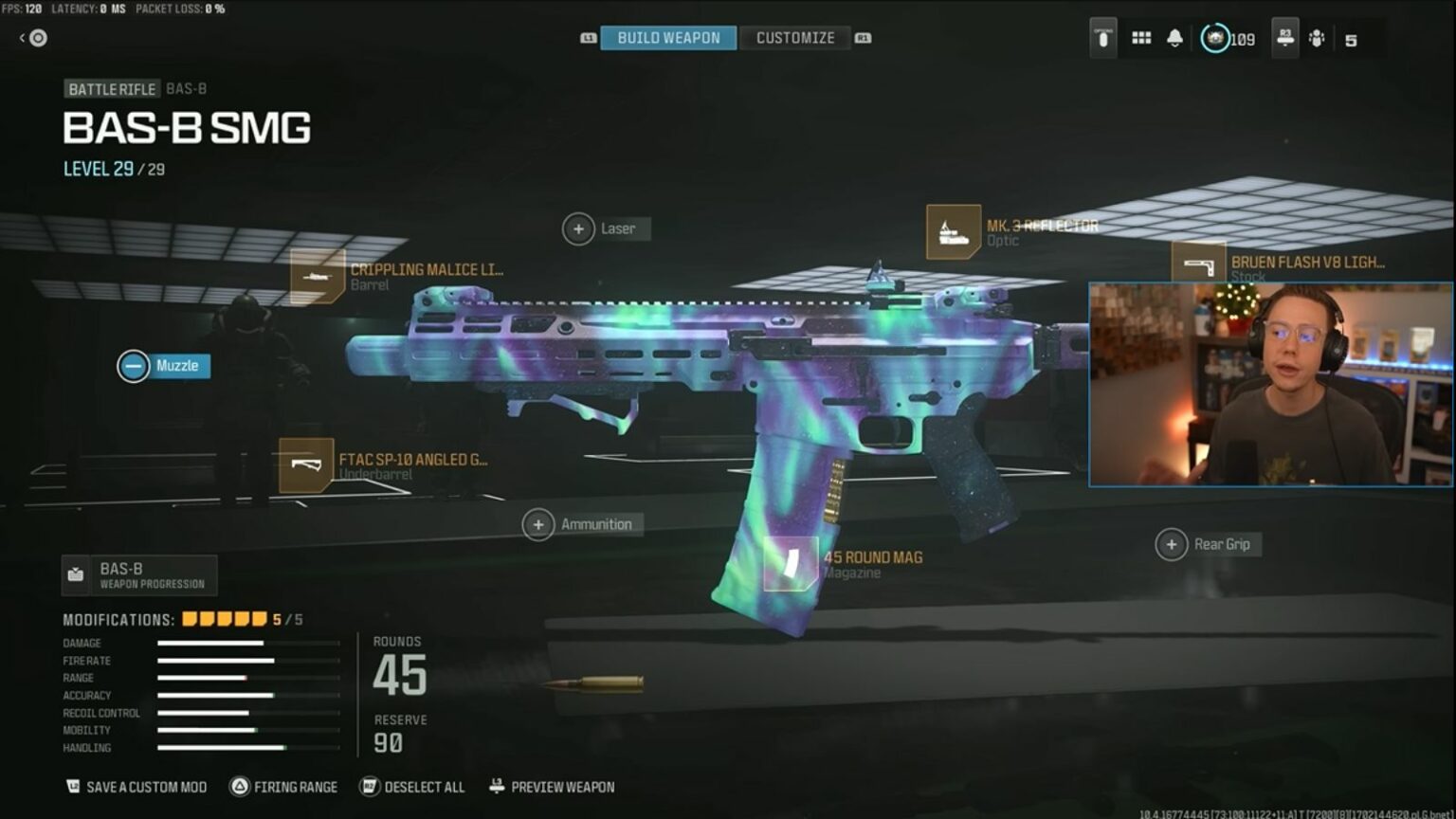Expand the Laser attachment slot
This screenshot has height=819, width=1456.
pos(578,228)
